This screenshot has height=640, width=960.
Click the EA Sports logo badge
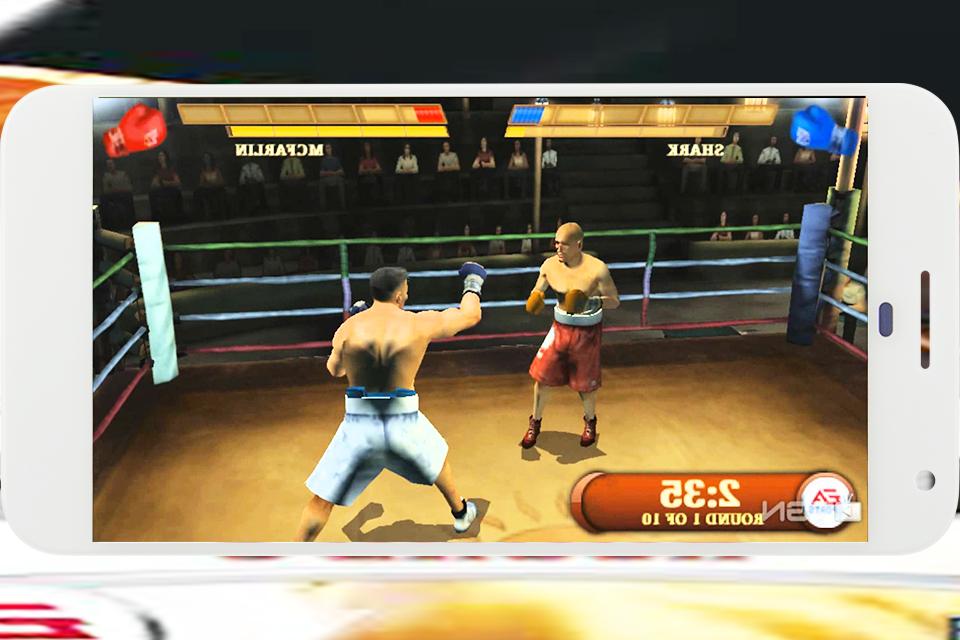point(826,499)
